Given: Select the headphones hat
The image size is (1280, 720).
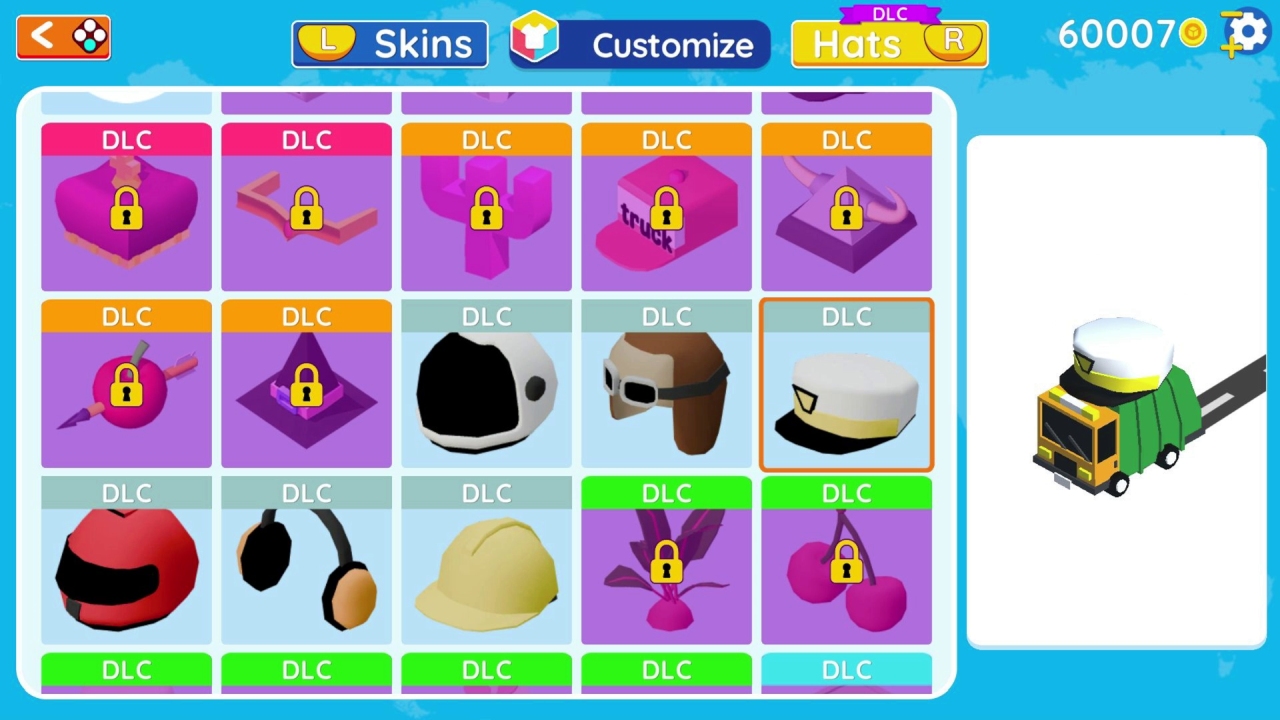Looking at the screenshot, I should [306, 565].
